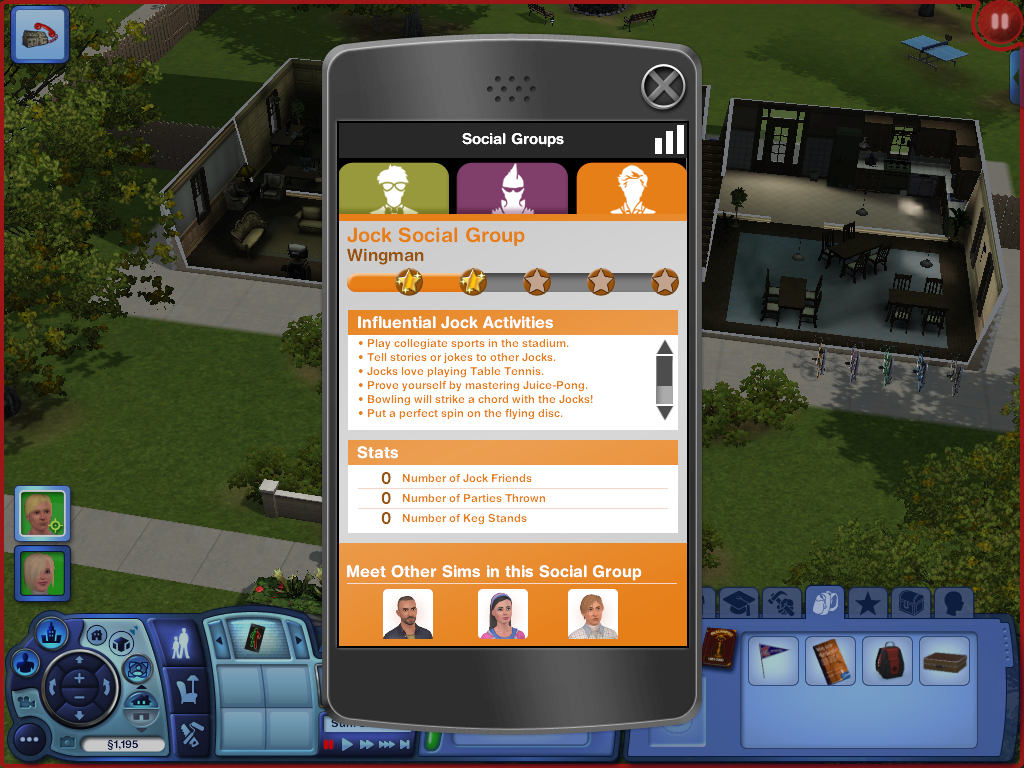Viewport: 1024px width, 768px height.
Task: Select the pennant flag inventory item
Action: (772, 661)
